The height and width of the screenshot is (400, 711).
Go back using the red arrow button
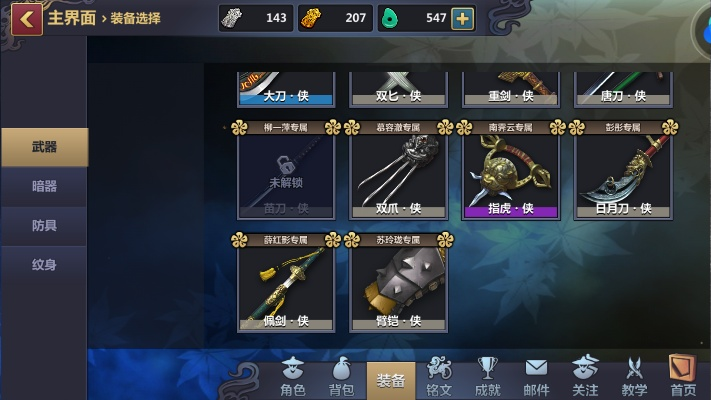point(26,18)
